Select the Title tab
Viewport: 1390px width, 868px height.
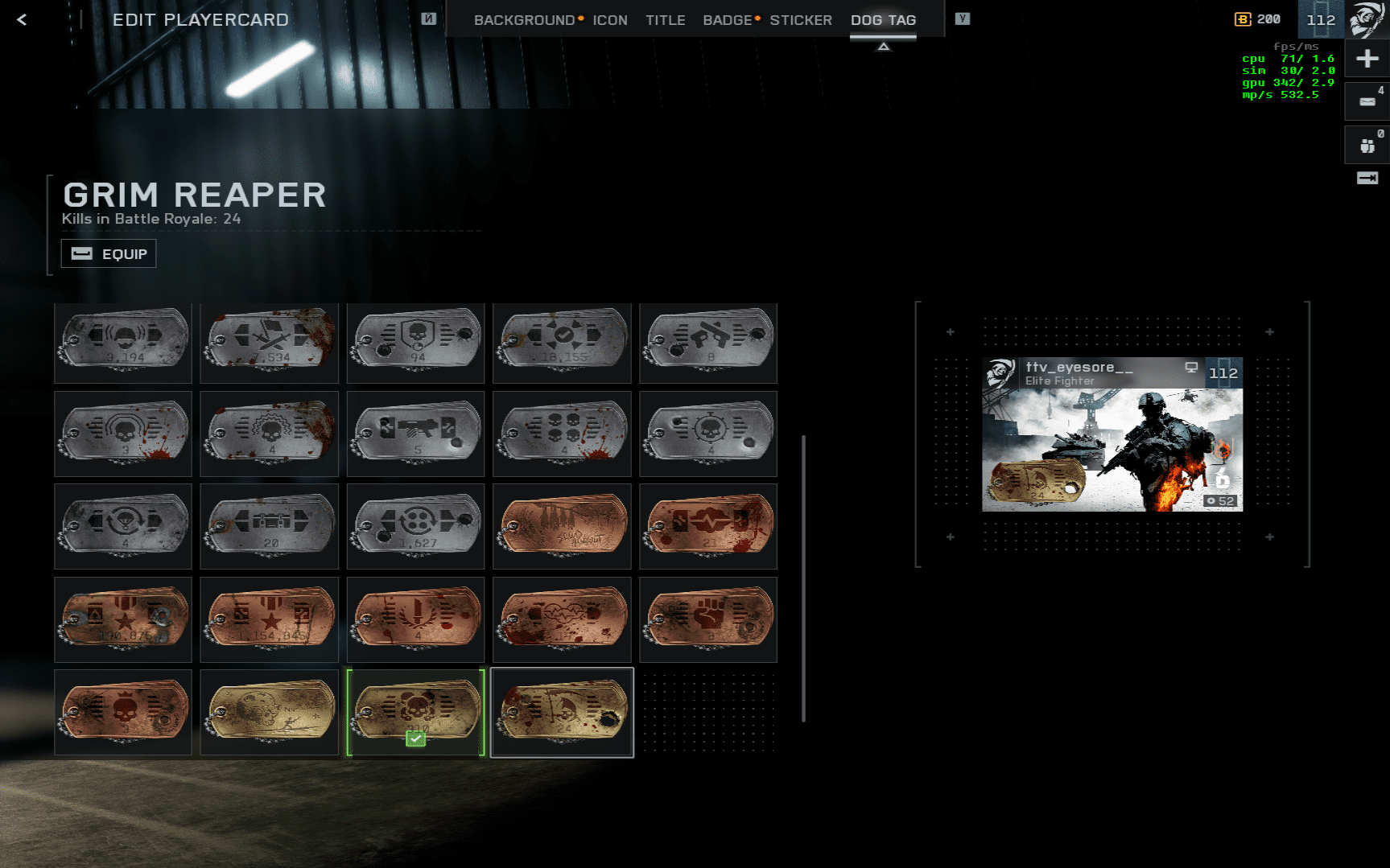click(x=665, y=20)
